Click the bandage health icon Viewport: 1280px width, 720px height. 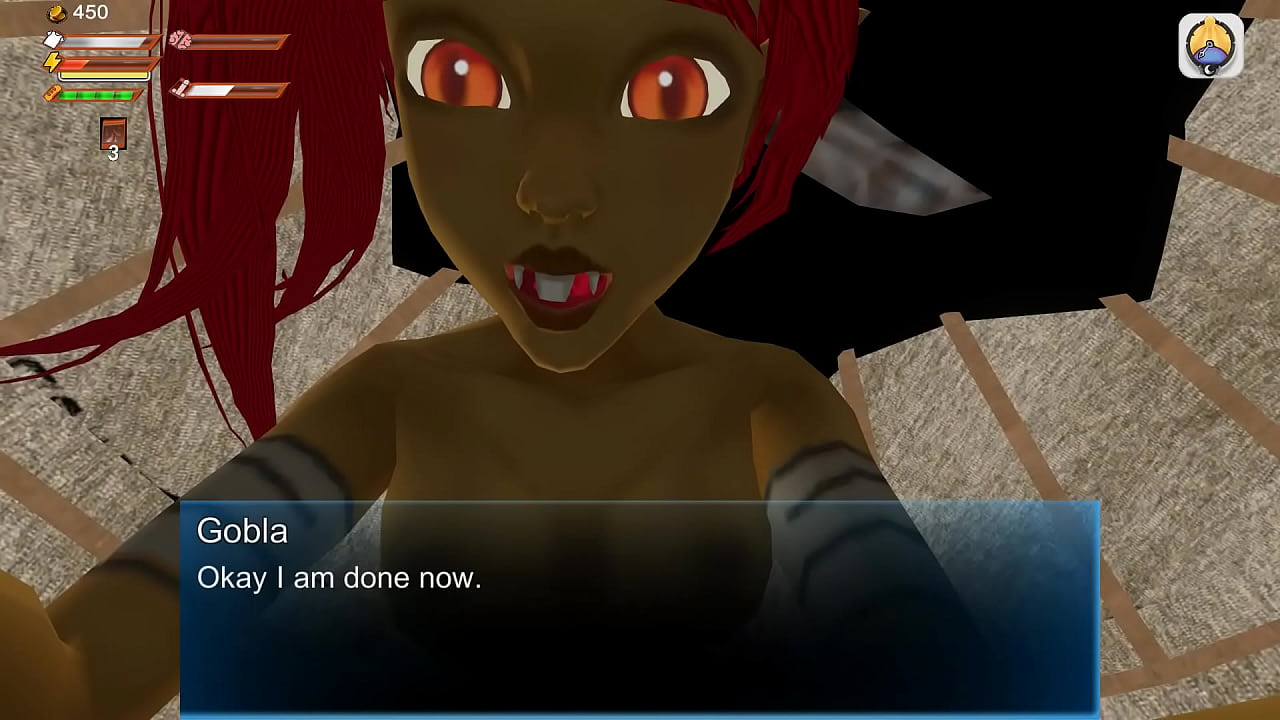coord(51,92)
